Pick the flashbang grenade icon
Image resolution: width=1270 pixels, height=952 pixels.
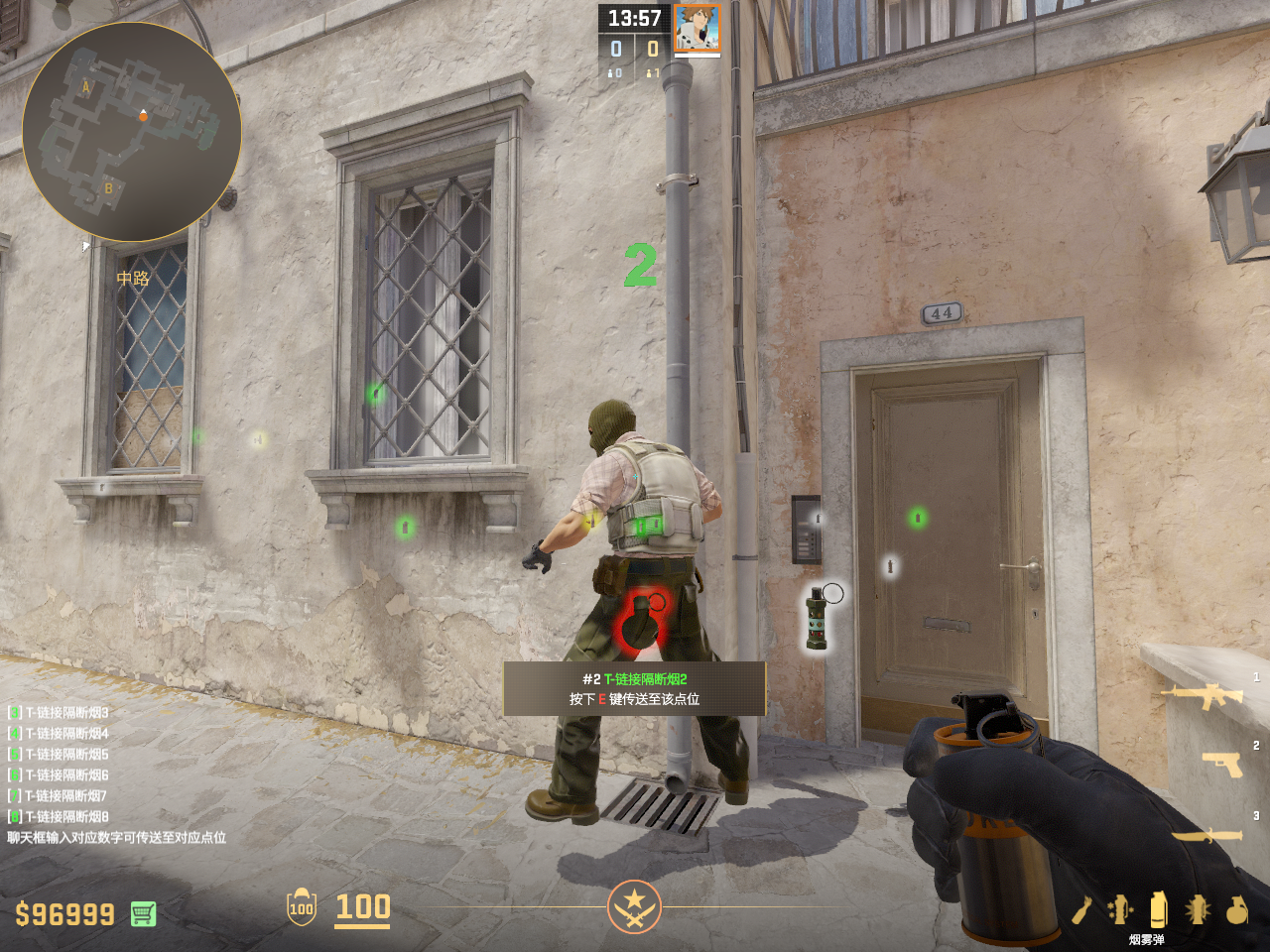point(1120,909)
